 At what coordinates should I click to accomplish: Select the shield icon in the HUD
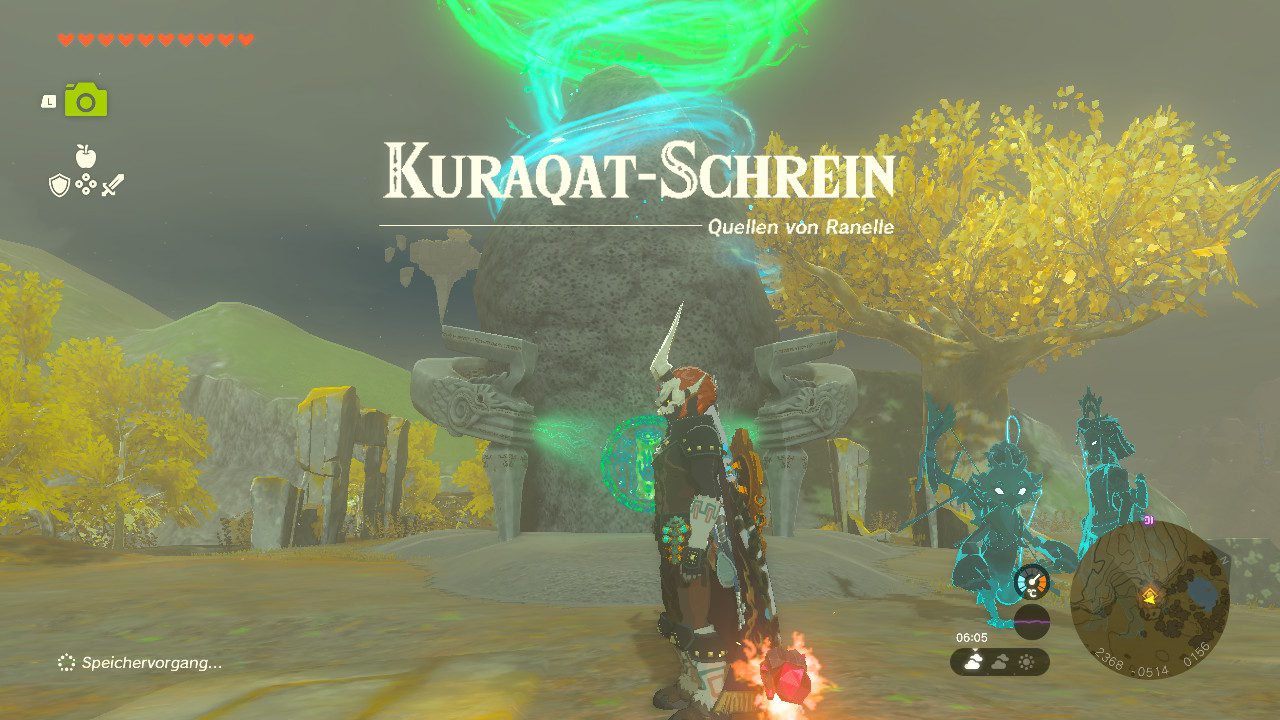[x=59, y=184]
